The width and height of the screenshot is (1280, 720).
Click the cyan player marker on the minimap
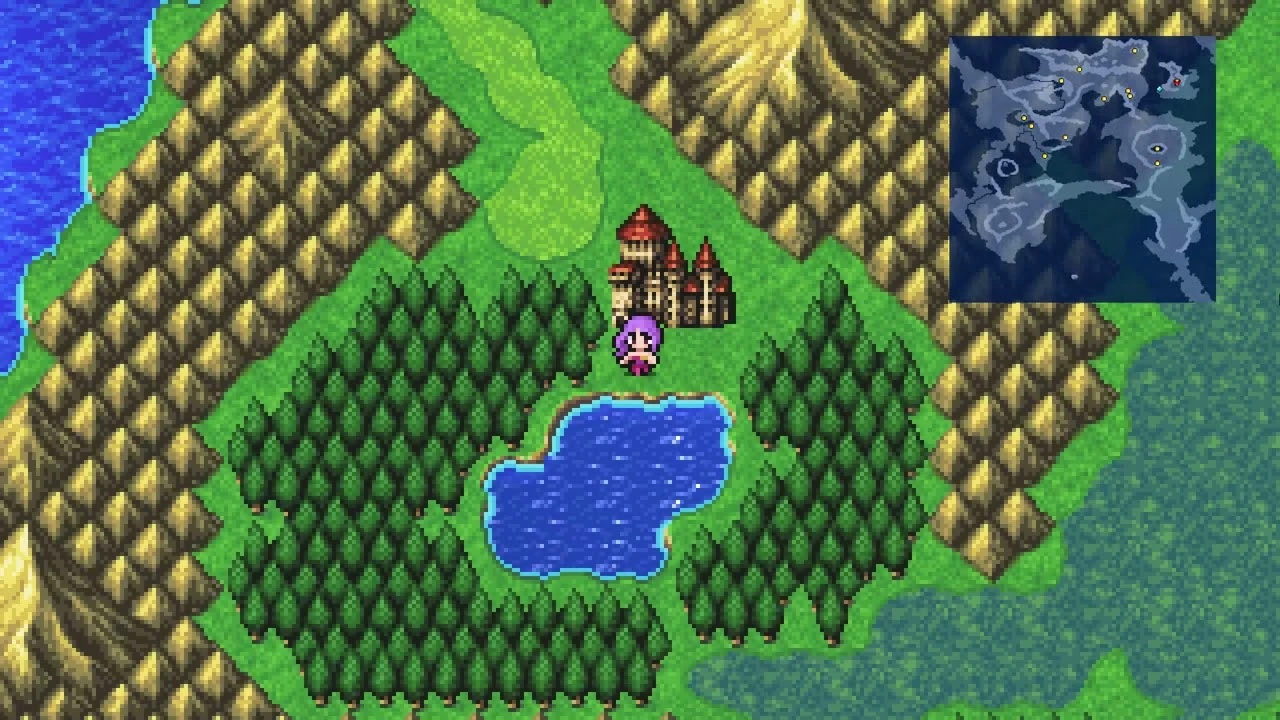[1159, 89]
